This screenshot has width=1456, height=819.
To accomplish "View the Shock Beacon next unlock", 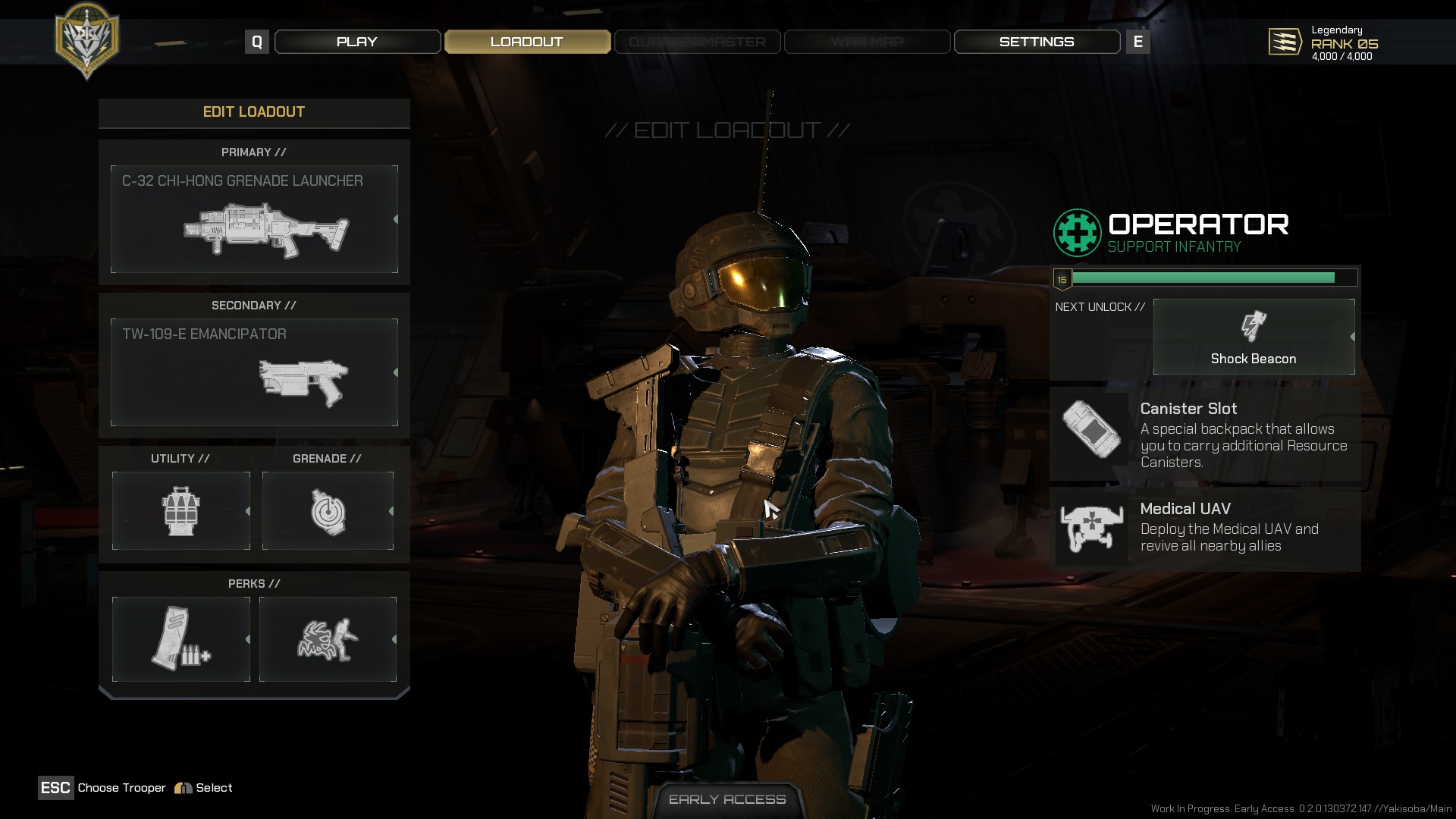I will coord(1254,337).
